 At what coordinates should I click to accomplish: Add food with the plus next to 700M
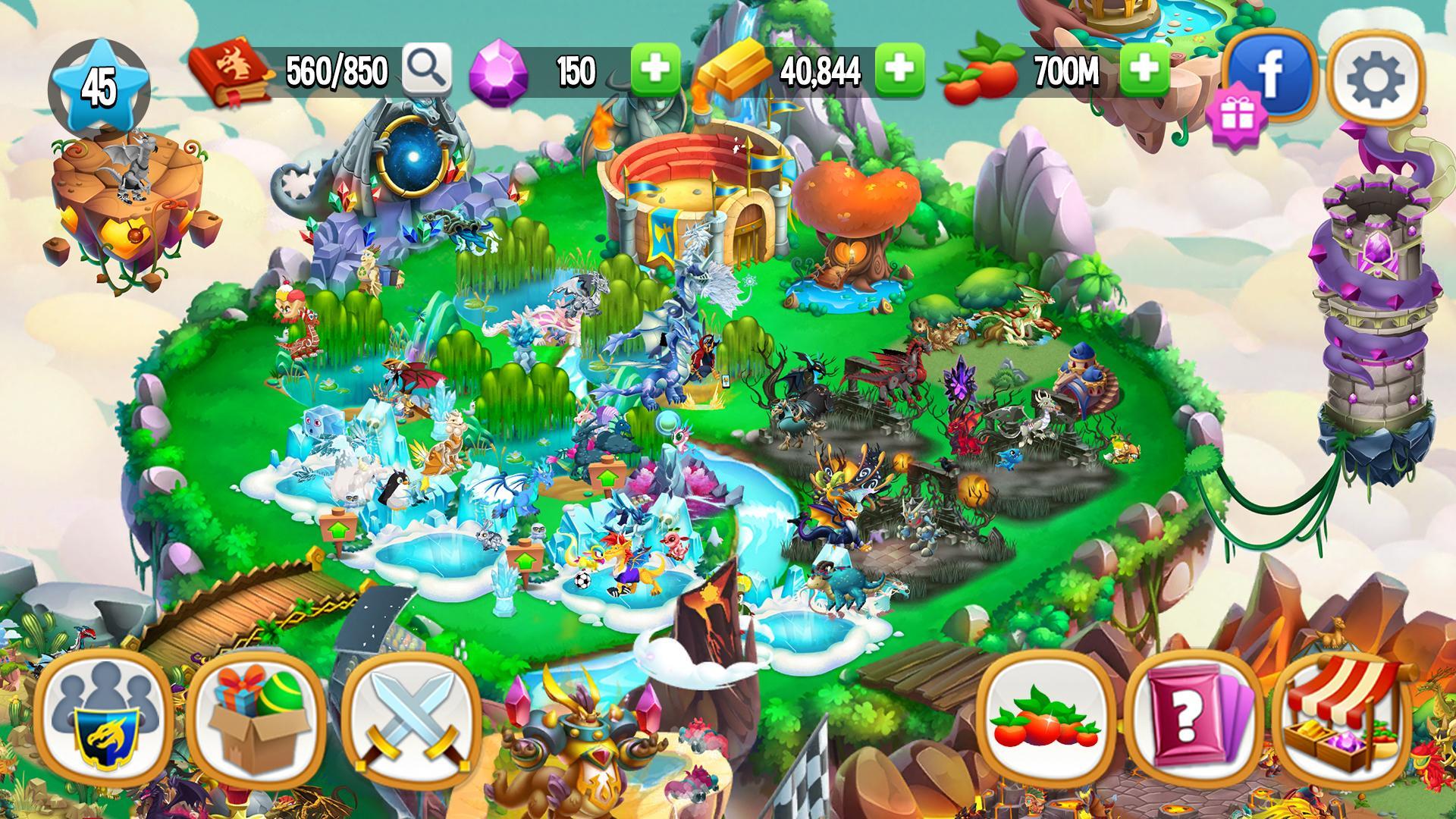pyautogui.click(x=1145, y=70)
